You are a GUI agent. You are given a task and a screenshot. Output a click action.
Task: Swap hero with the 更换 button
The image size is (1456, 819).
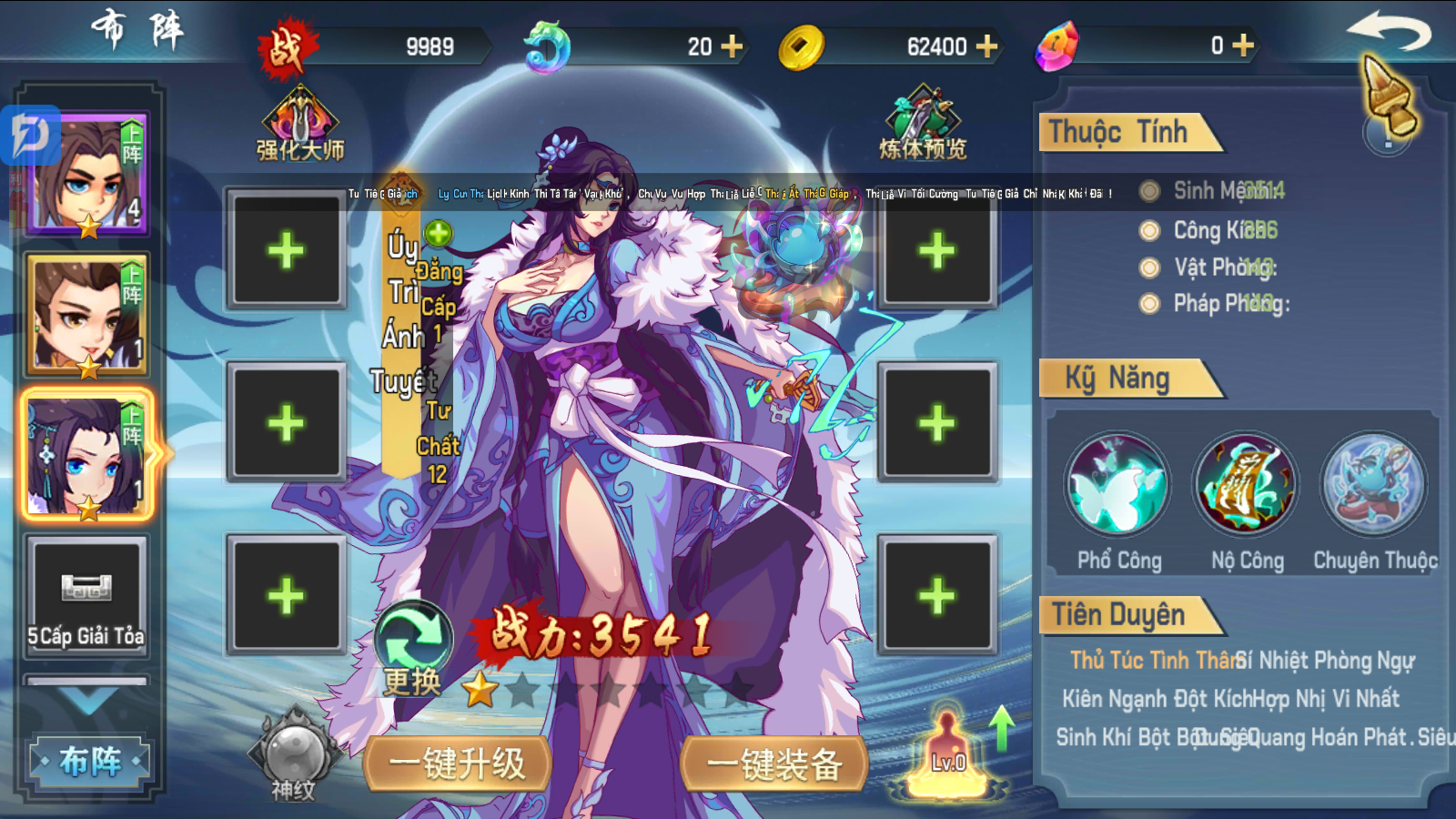[x=413, y=648]
